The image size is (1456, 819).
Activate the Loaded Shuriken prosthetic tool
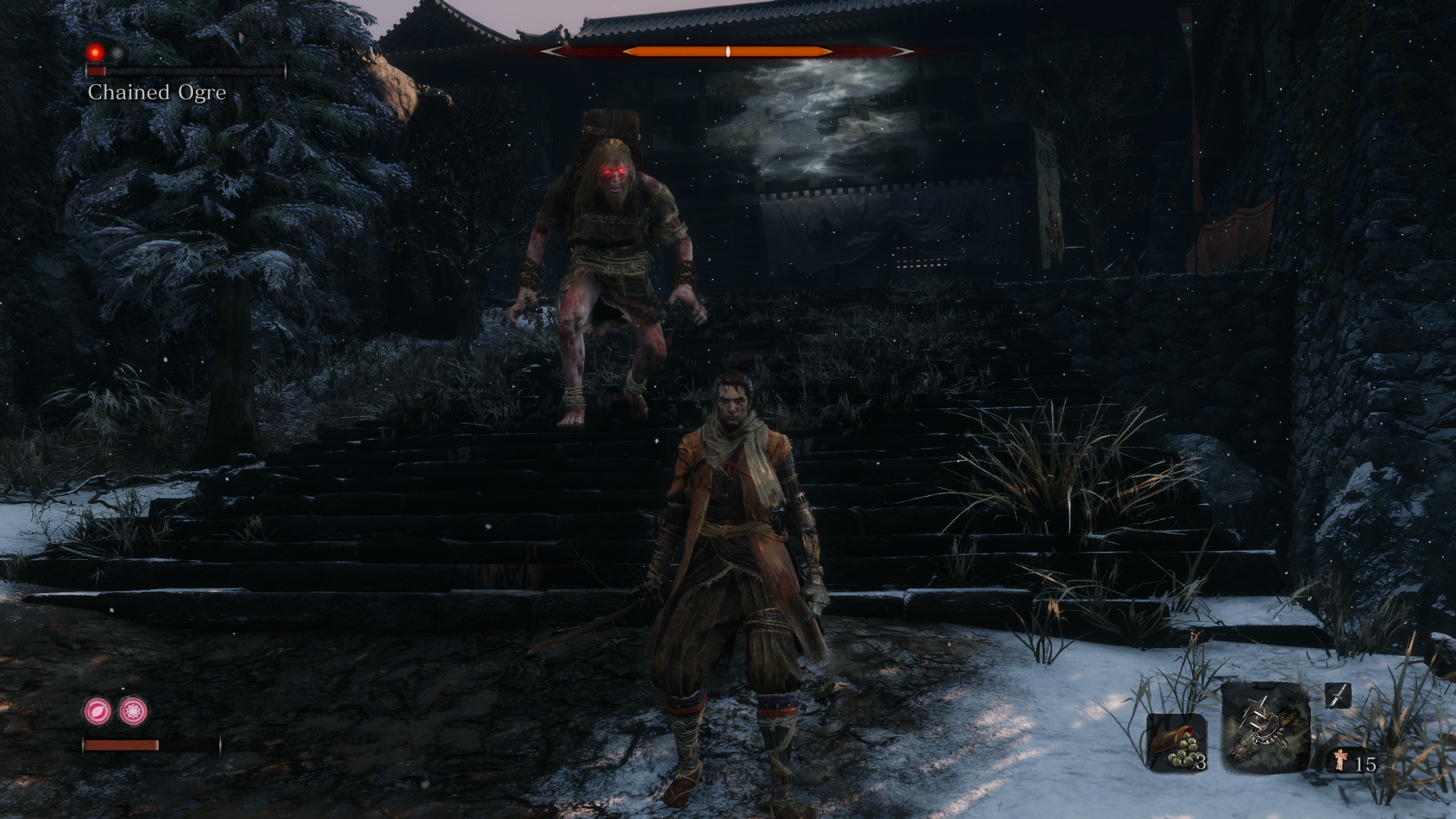point(1264,728)
